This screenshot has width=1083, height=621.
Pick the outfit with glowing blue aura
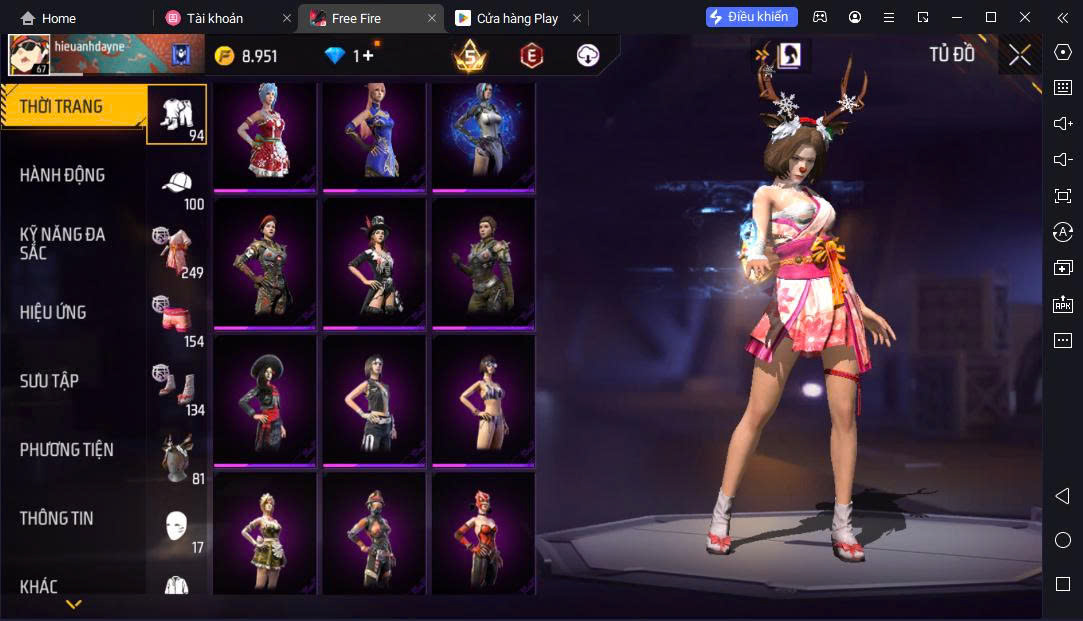coord(483,135)
